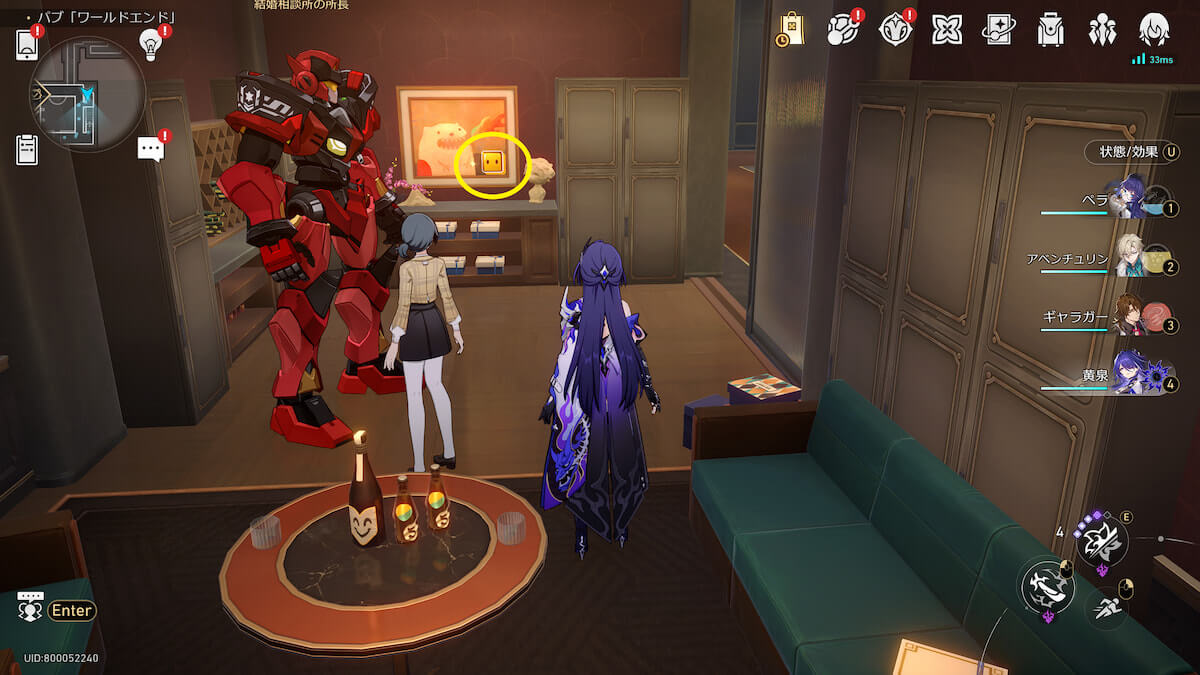This screenshot has height=675, width=1200.
Task: Open the lightbulb tutorial hints icon
Action: click(151, 43)
